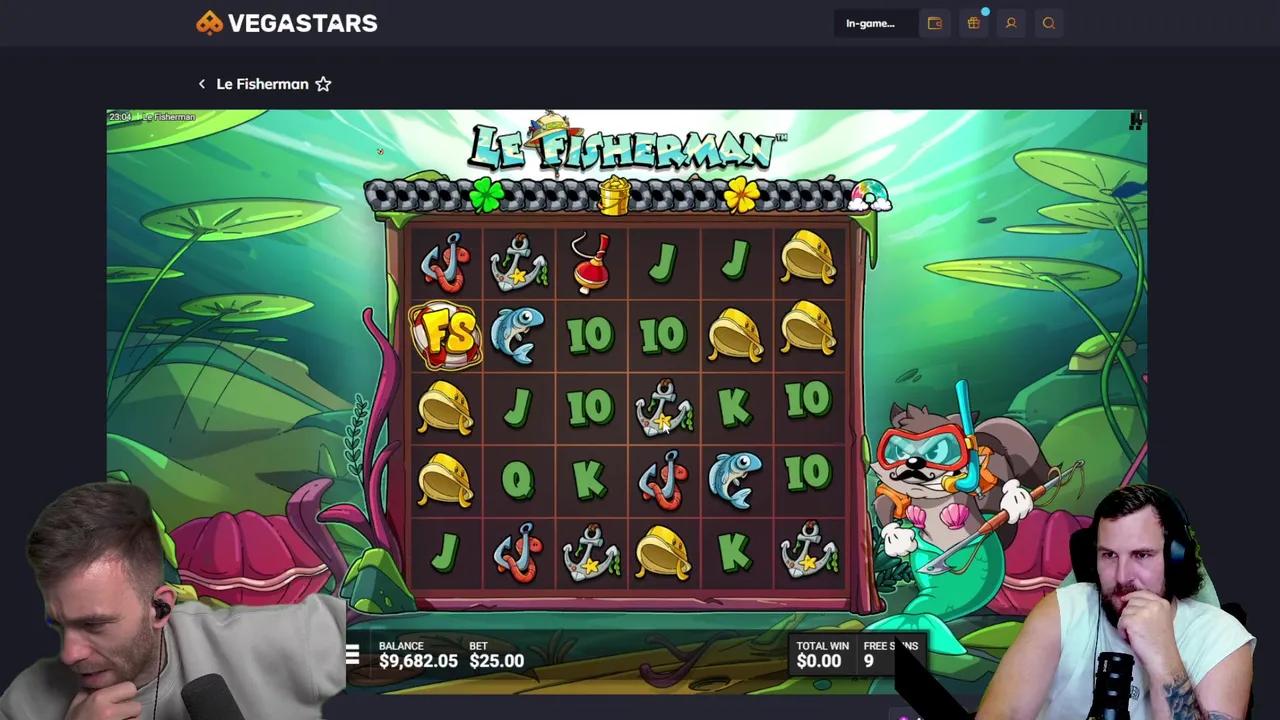Click the back arrow beside Le Fisherman title
The image size is (1280, 720).
tap(201, 84)
